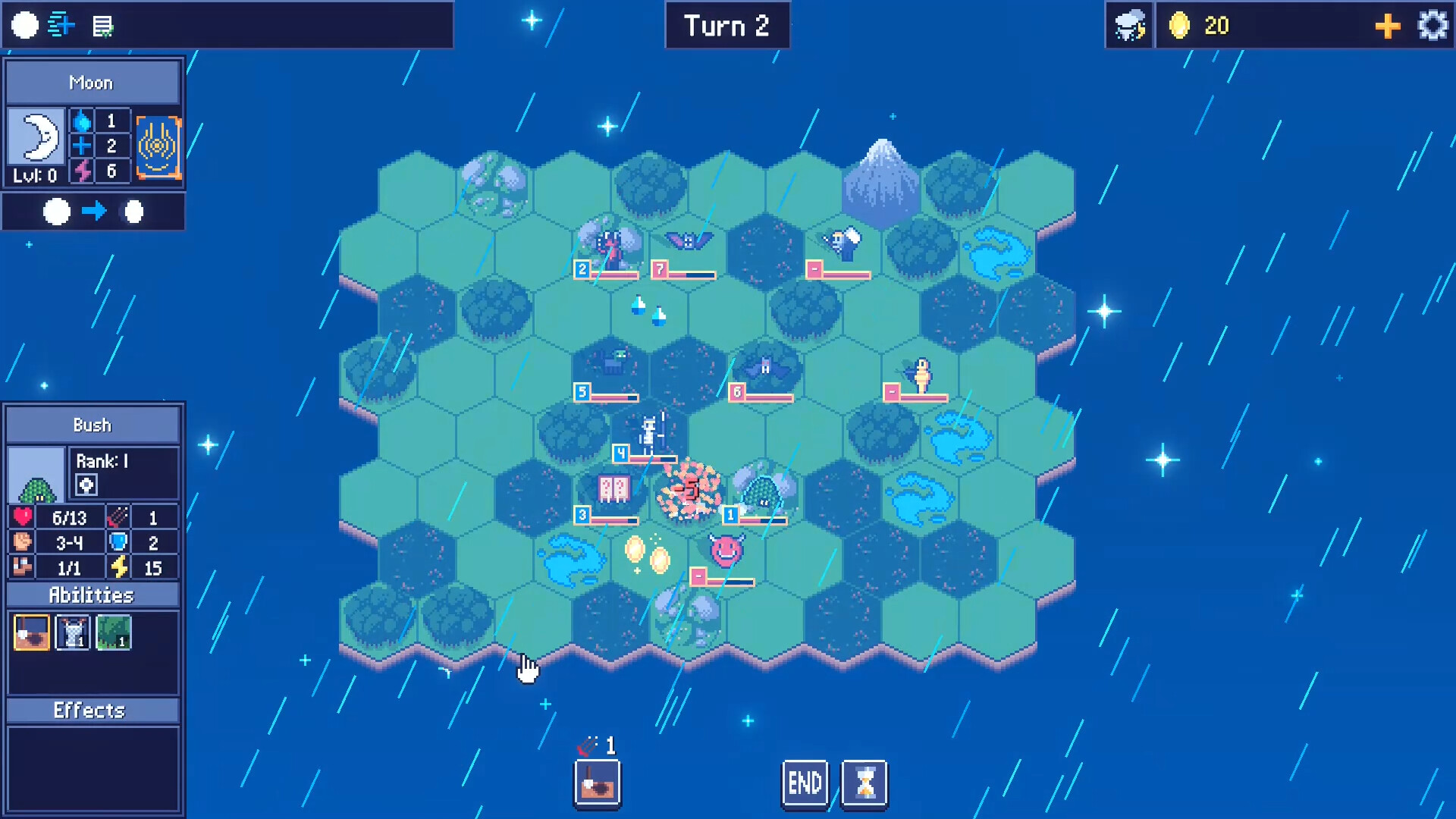This screenshot has height=819, width=1456.
Task: Open the weather/storm status icon
Action: point(1129,25)
